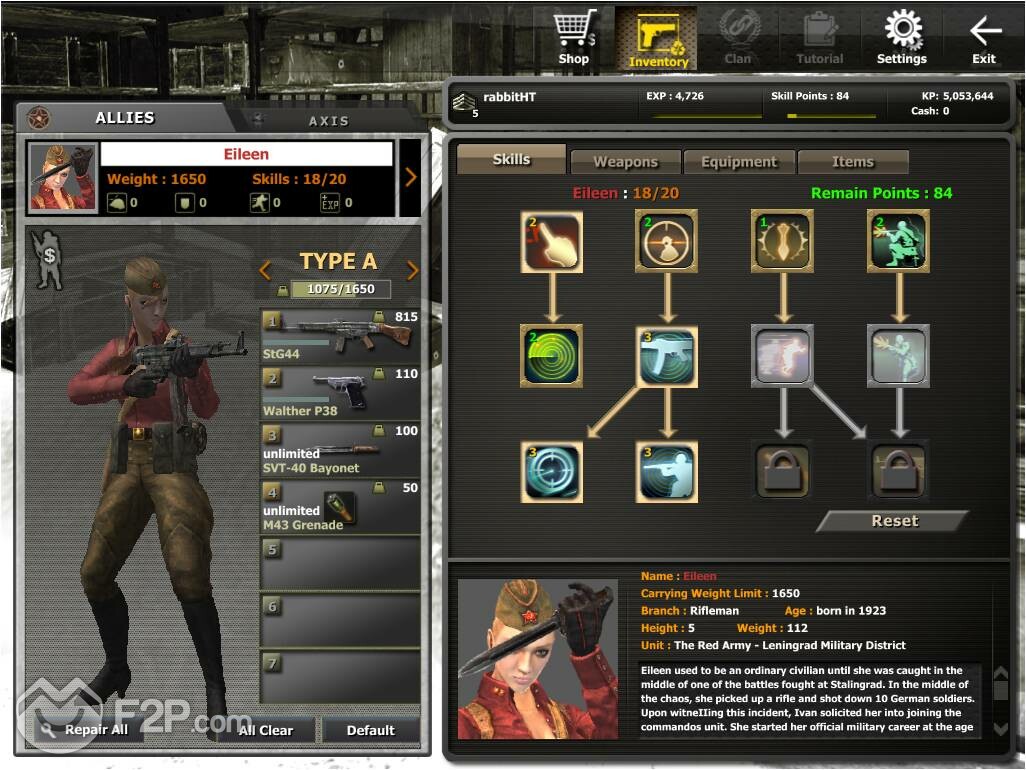Open the Settings gear menu
The image size is (1026, 770).
coord(902,37)
